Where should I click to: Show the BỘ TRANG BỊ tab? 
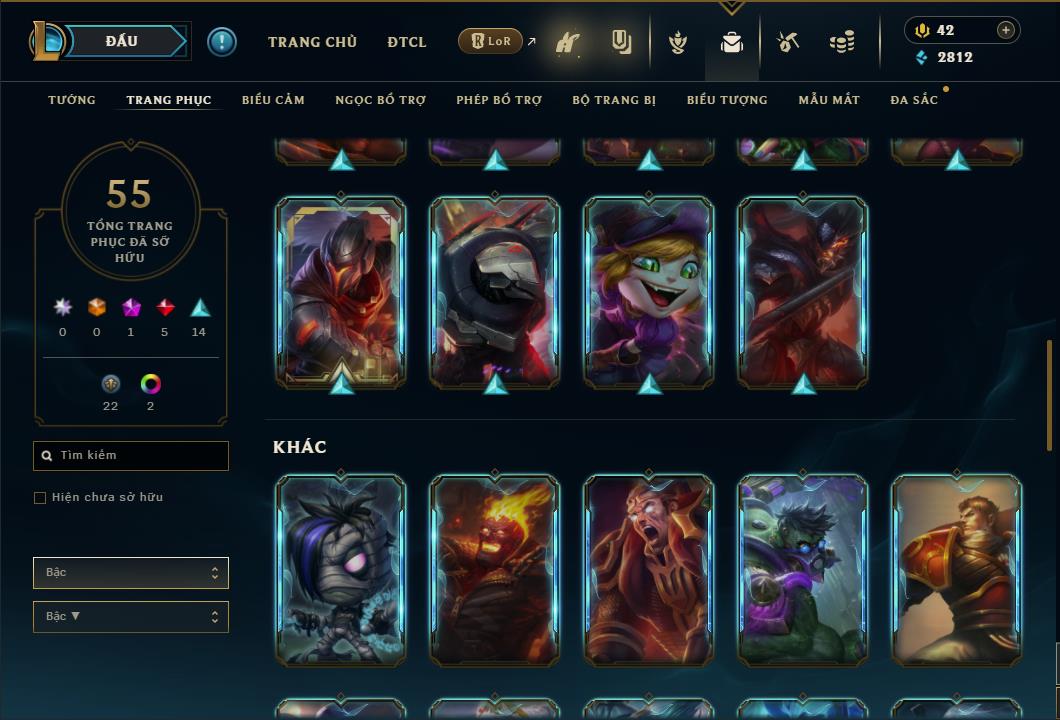(614, 100)
